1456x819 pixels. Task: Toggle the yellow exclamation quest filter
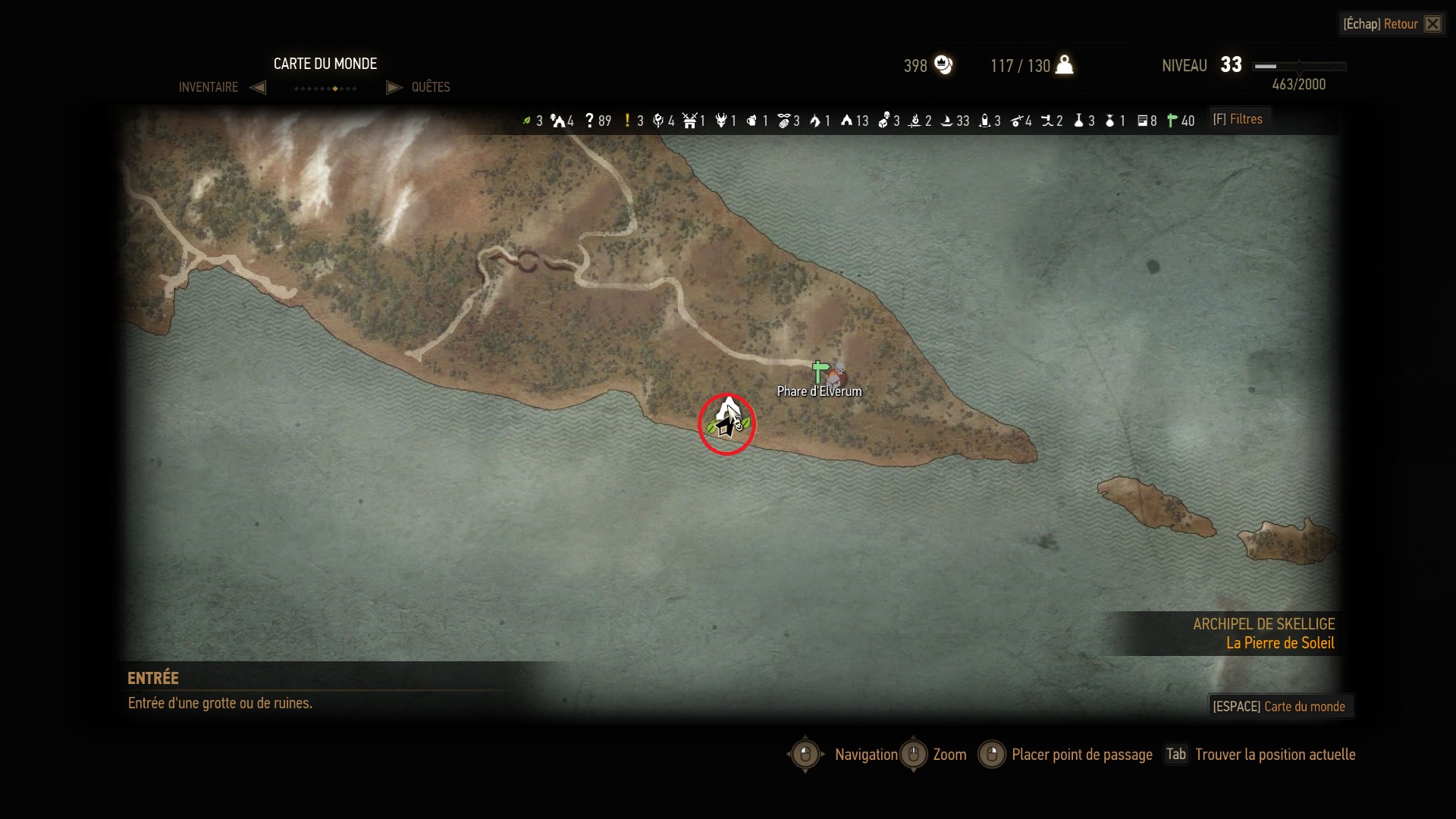[627, 121]
